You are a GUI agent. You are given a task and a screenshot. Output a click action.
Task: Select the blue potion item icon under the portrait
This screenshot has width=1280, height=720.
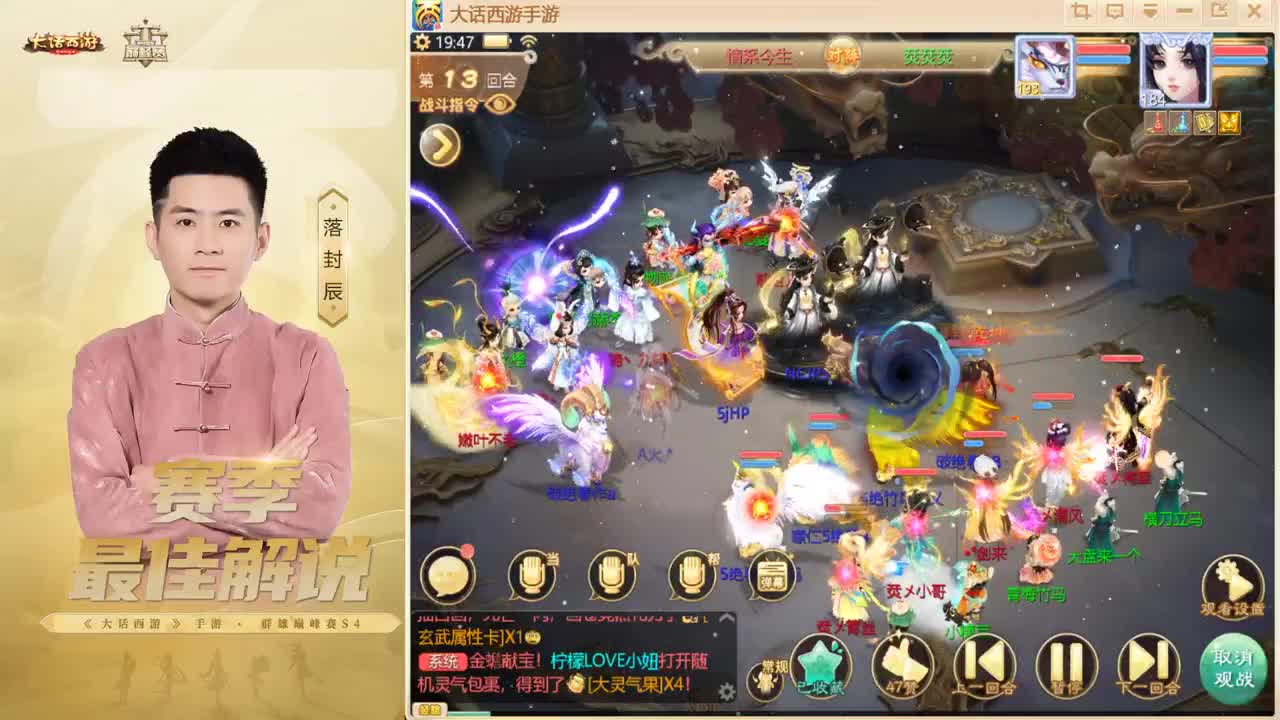click(x=1178, y=124)
